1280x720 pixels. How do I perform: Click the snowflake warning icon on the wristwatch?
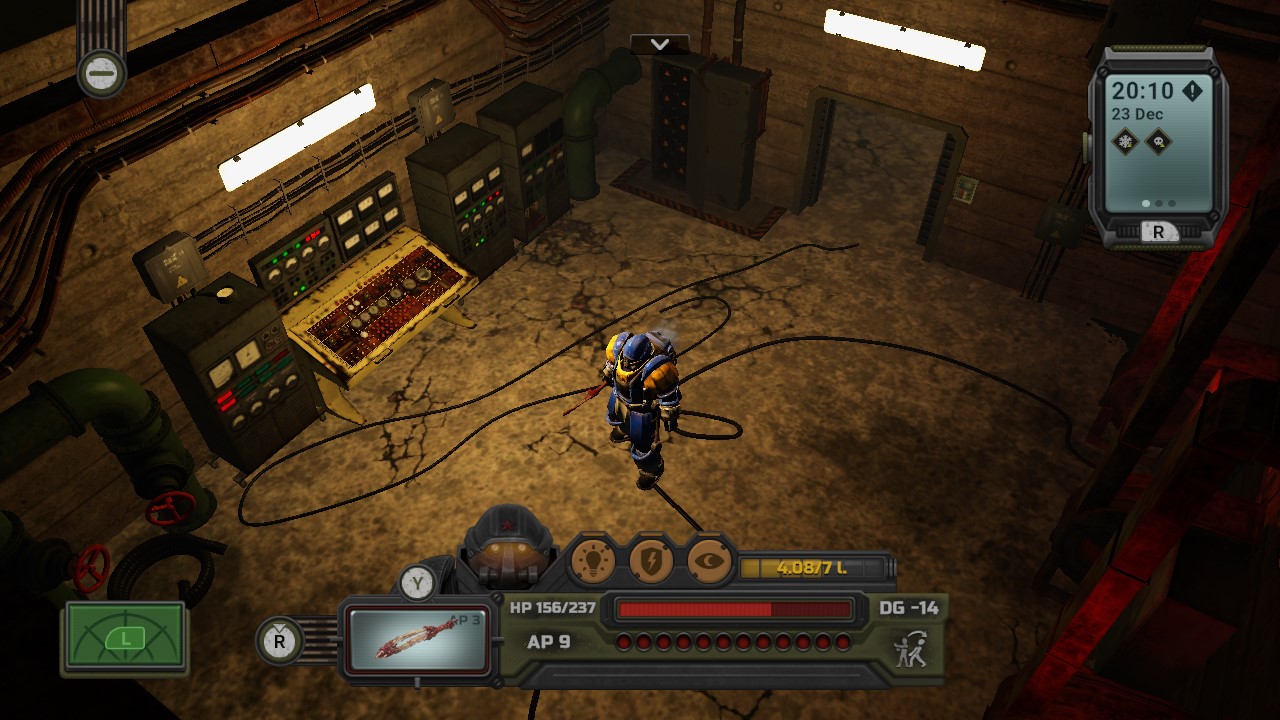pyautogui.click(x=1125, y=140)
